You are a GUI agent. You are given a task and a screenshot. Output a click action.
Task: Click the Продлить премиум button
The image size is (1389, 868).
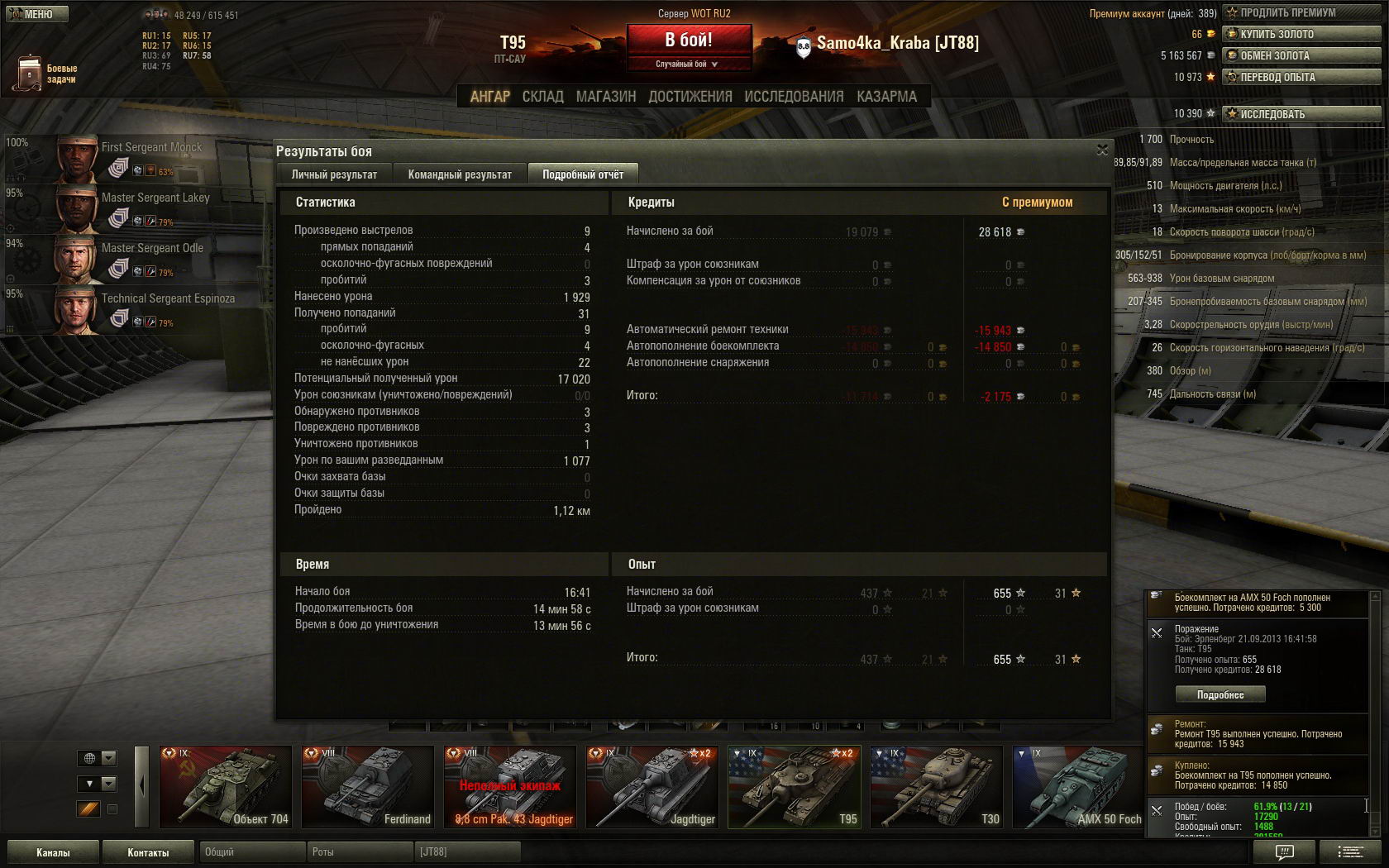[x=1302, y=12]
